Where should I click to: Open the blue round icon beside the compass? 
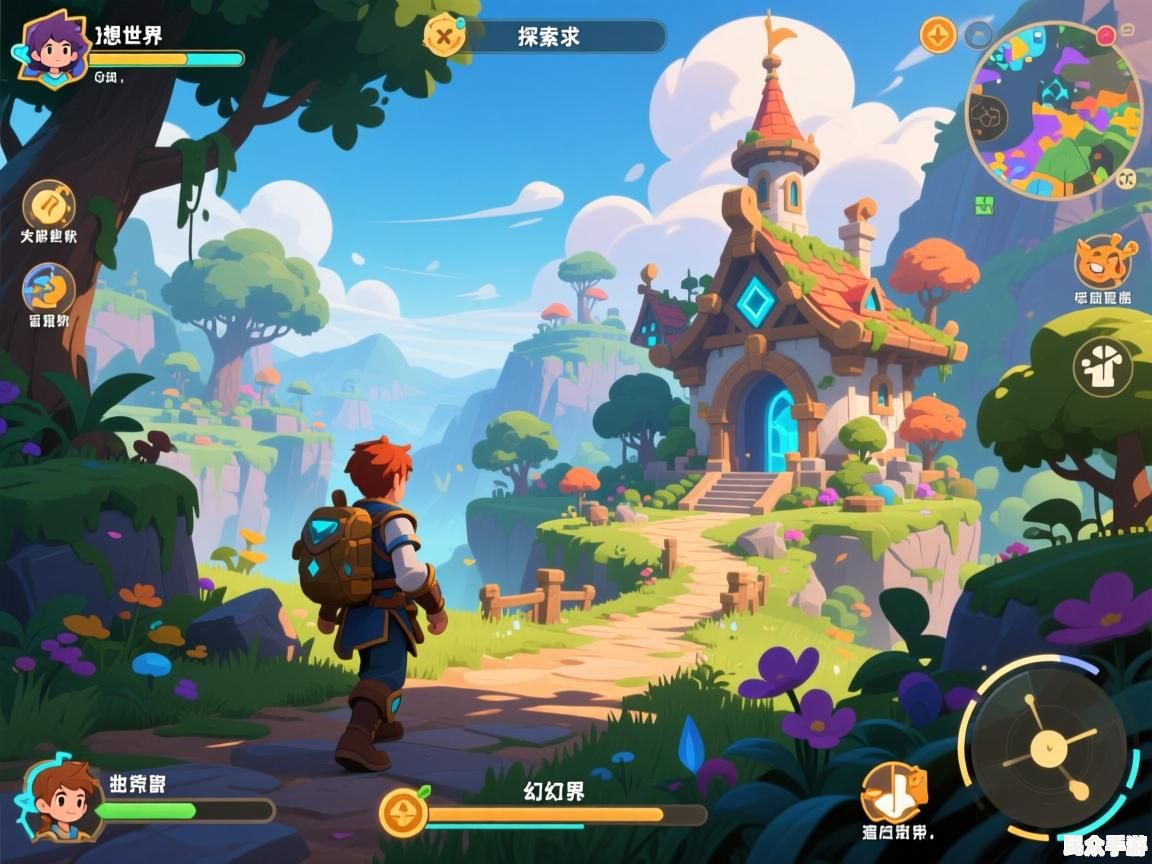[x=978, y=36]
